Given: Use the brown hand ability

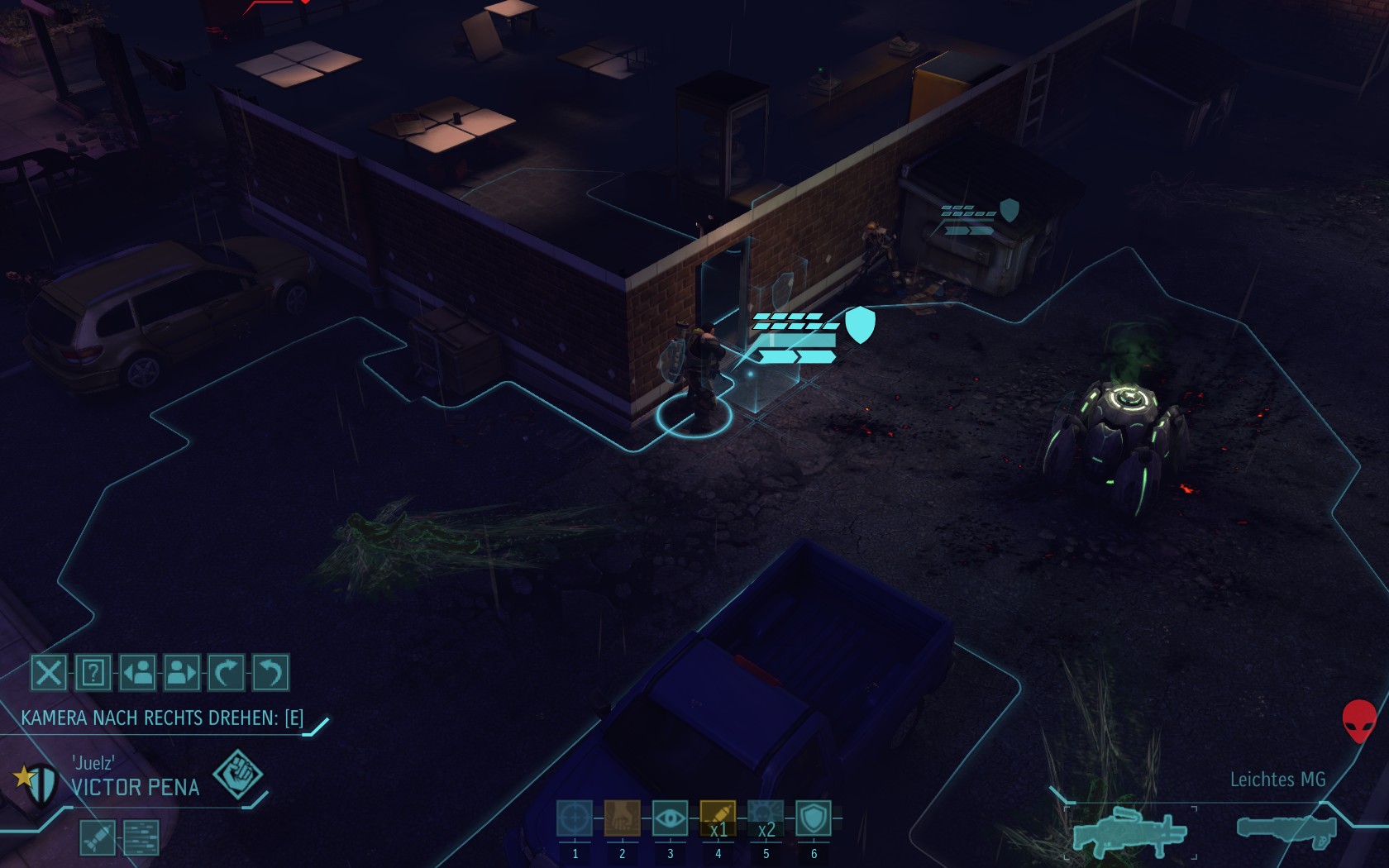Looking at the screenshot, I should (x=622, y=819).
